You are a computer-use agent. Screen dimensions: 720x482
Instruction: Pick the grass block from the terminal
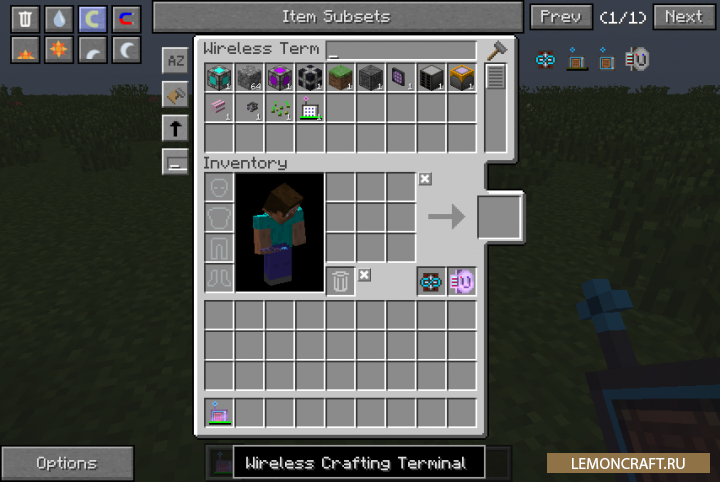coord(340,77)
